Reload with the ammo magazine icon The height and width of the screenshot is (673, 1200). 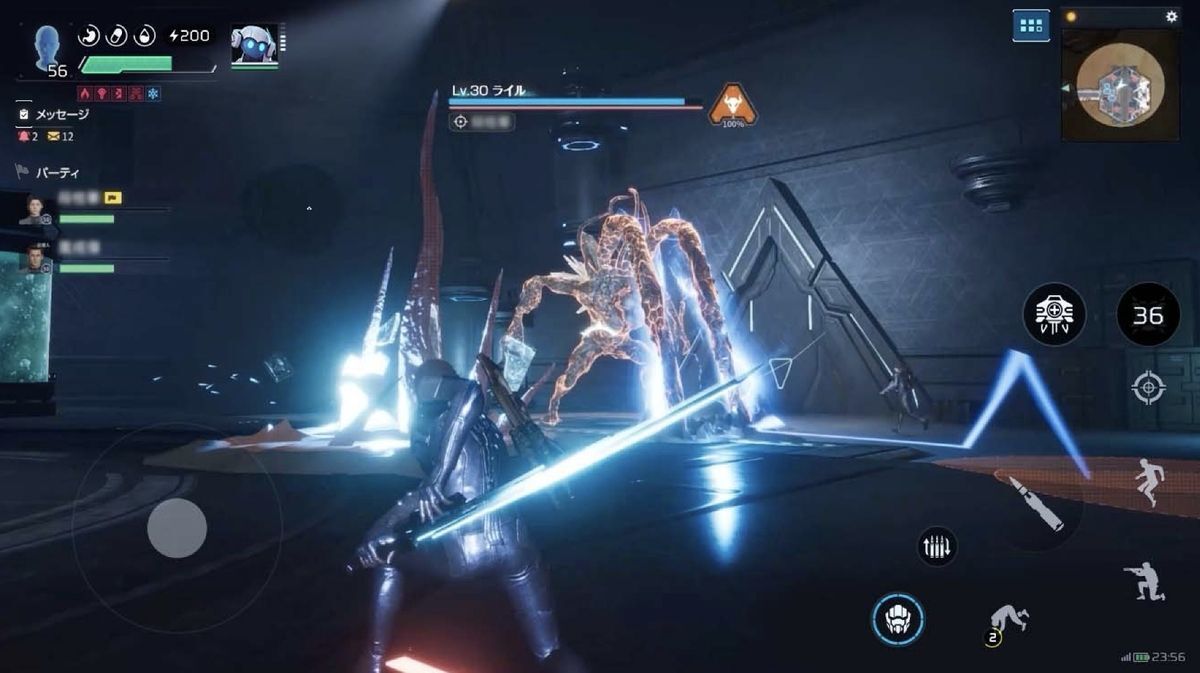pyautogui.click(x=937, y=546)
